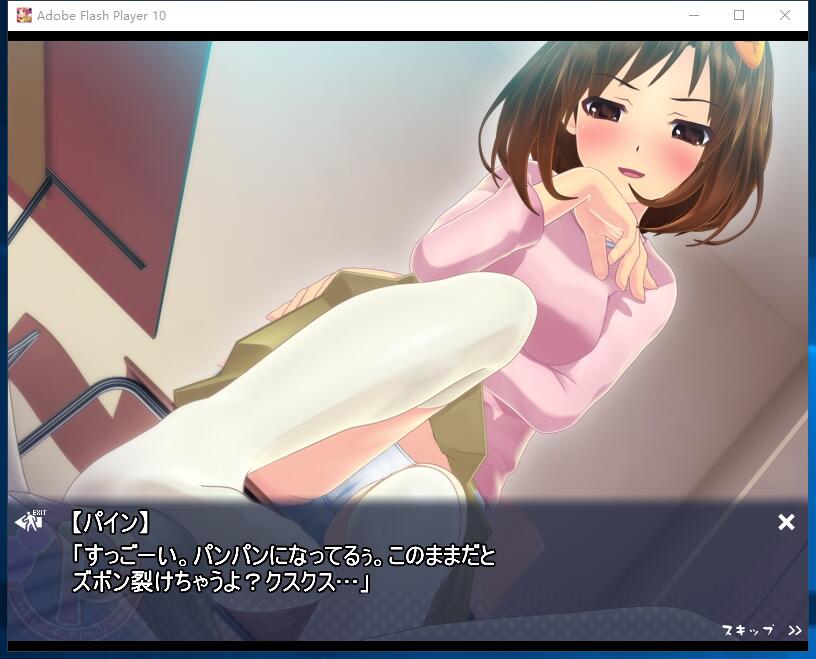Hide the dialogue box with the X
Viewport: 816px width, 659px height.
[786, 522]
